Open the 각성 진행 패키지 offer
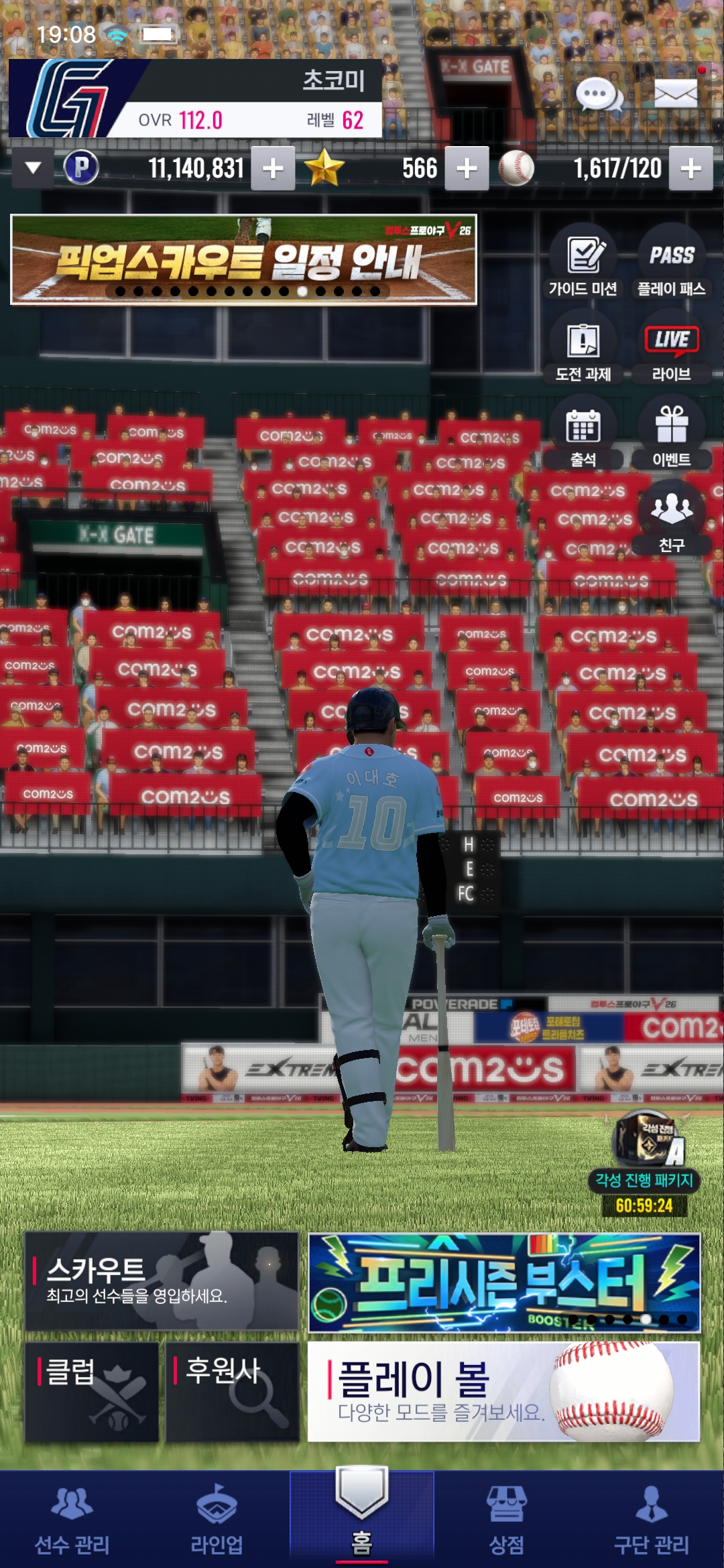This screenshot has height=1568, width=724. point(644,1159)
